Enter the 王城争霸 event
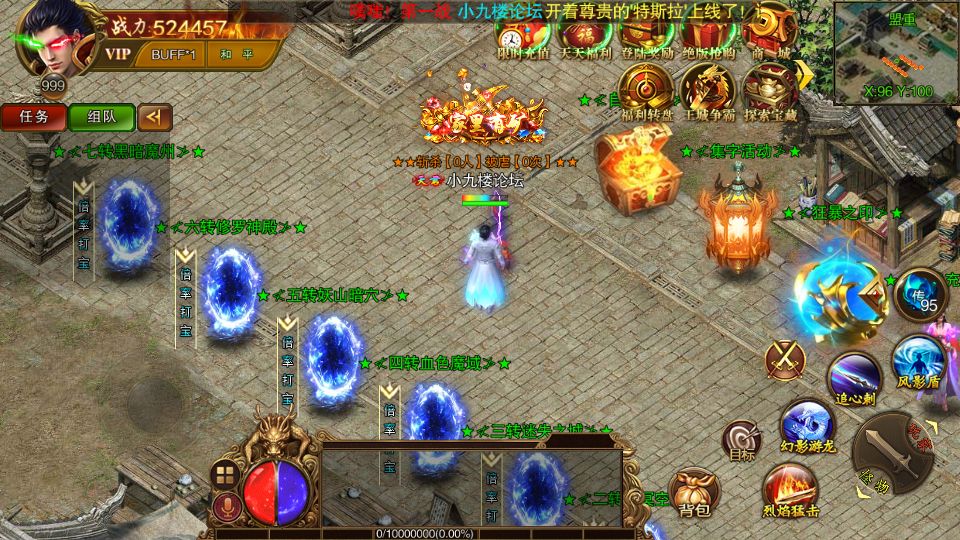The width and height of the screenshot is (960, 540). coord(706,90)
